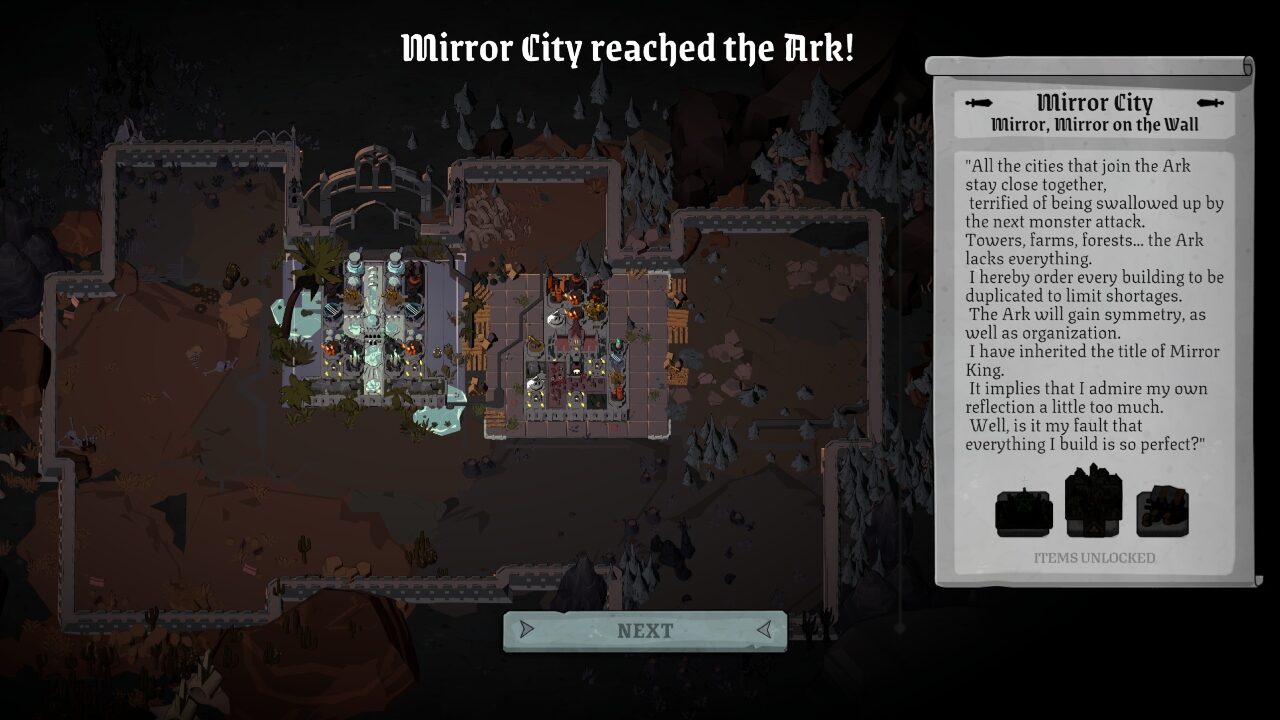Select the blue fountain city on the map

[375, 330]
